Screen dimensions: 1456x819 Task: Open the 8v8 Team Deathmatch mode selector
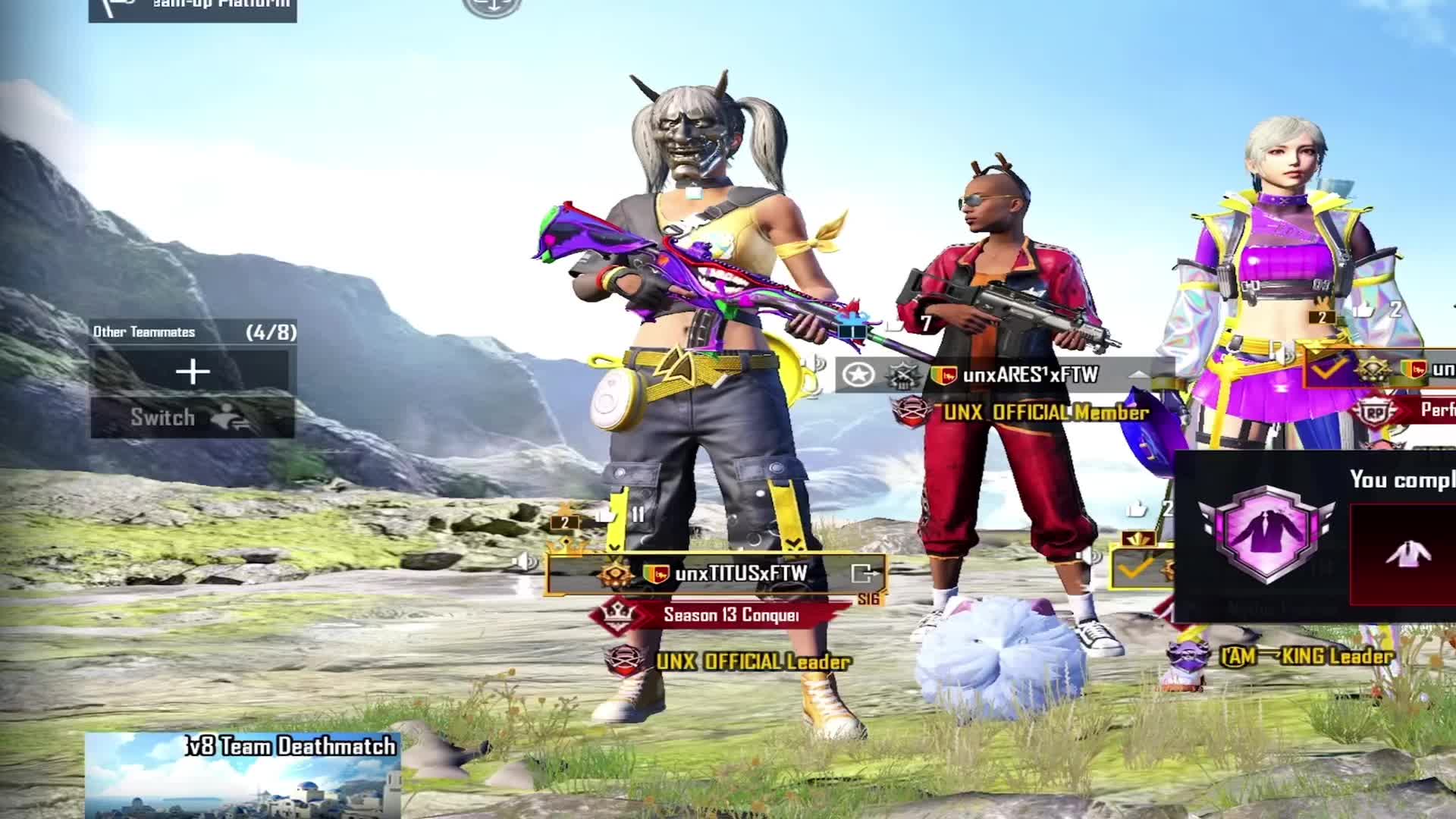(243, 775)
